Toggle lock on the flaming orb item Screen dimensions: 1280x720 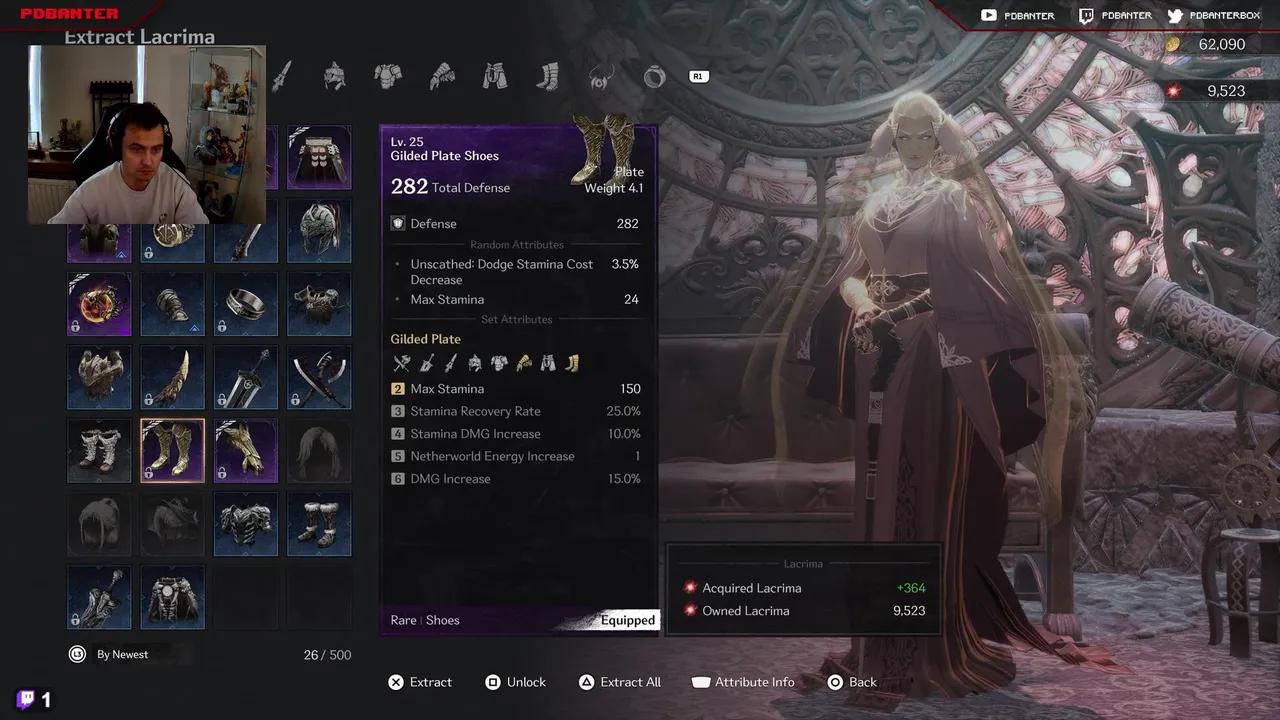[x=99, y=304]
